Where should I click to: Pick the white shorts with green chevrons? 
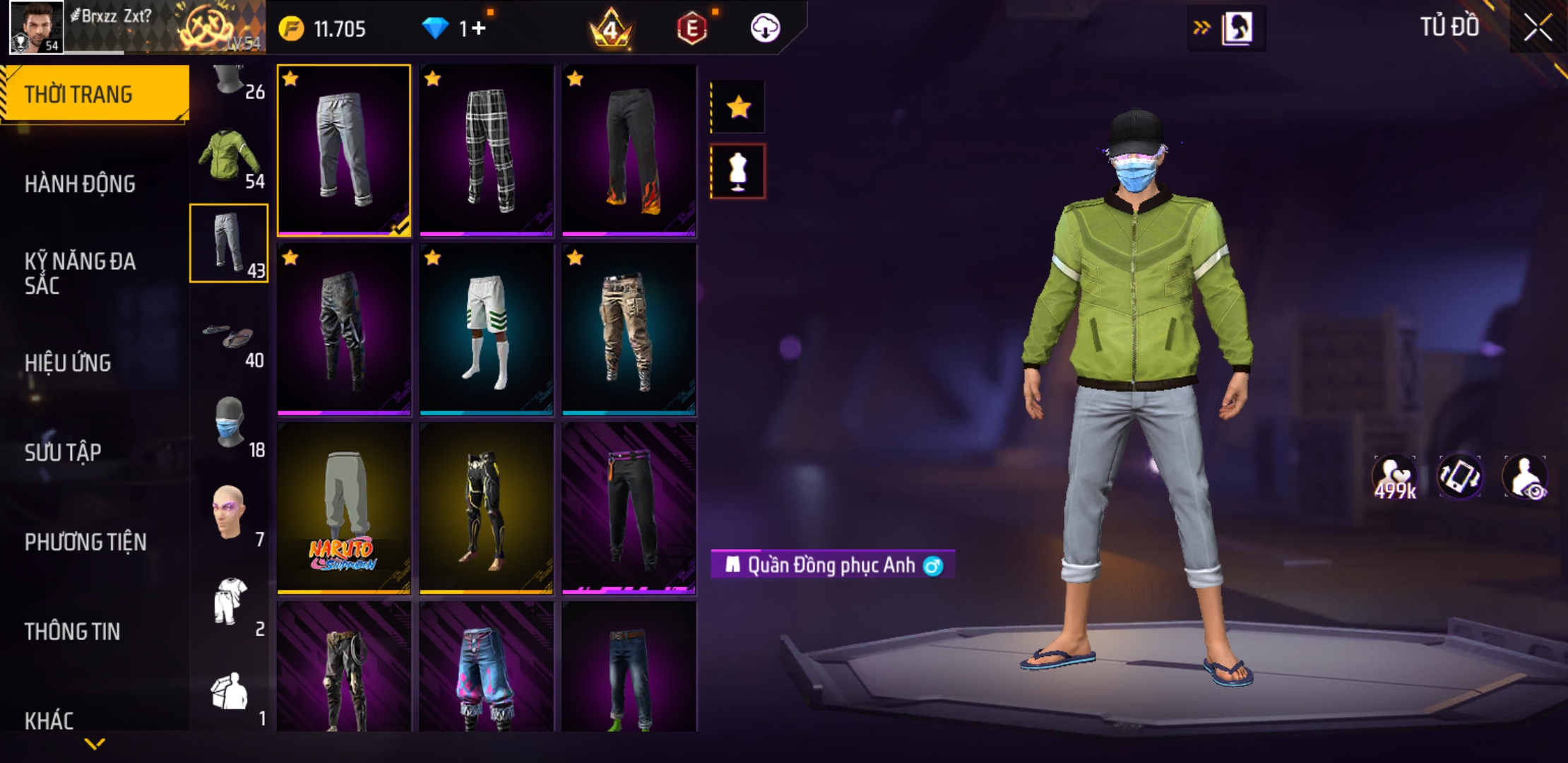point(487,329)
